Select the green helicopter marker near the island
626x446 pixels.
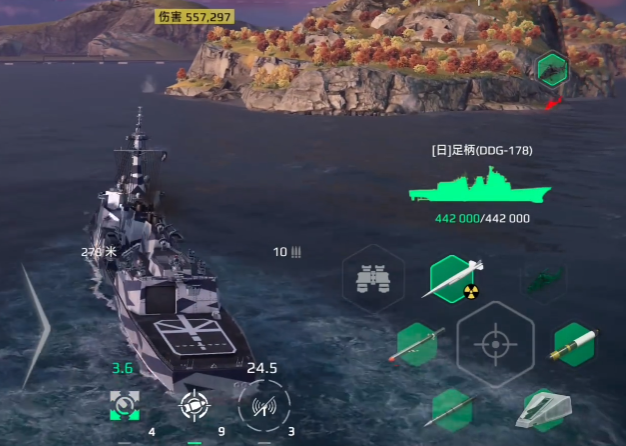coord(551,70)
